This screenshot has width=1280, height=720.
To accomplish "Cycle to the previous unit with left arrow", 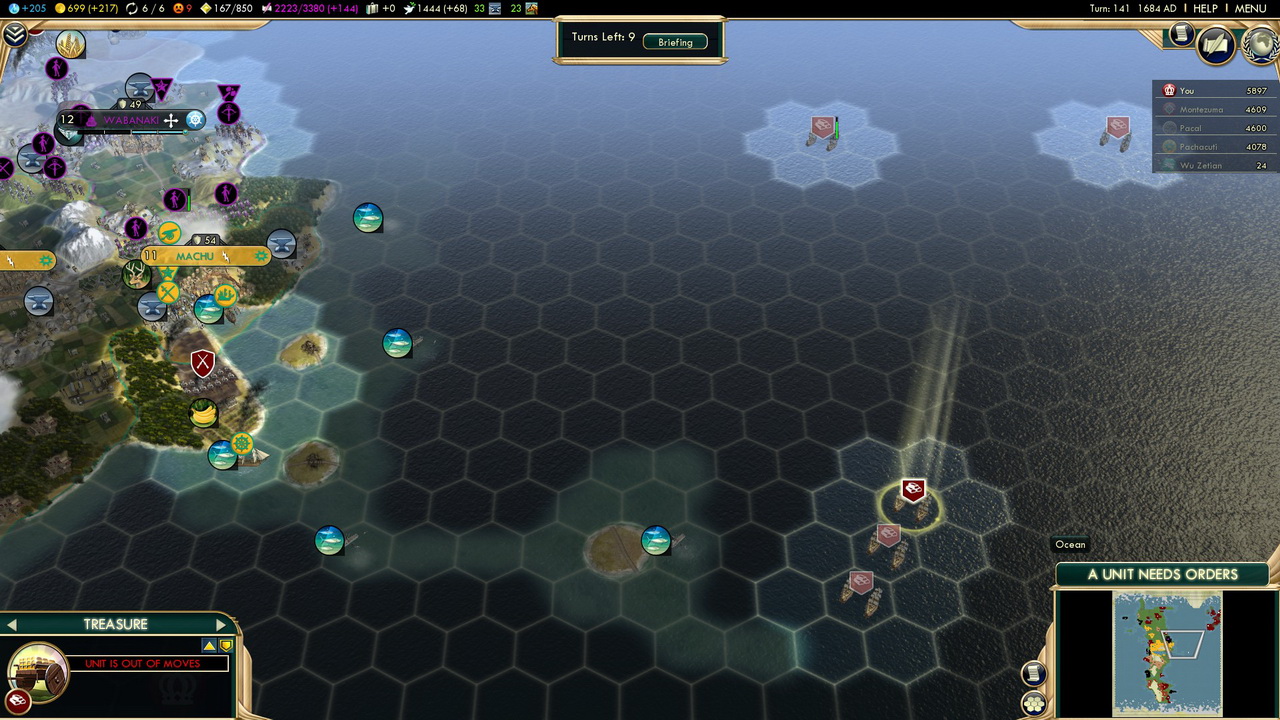I will click(x=12, y=625).
